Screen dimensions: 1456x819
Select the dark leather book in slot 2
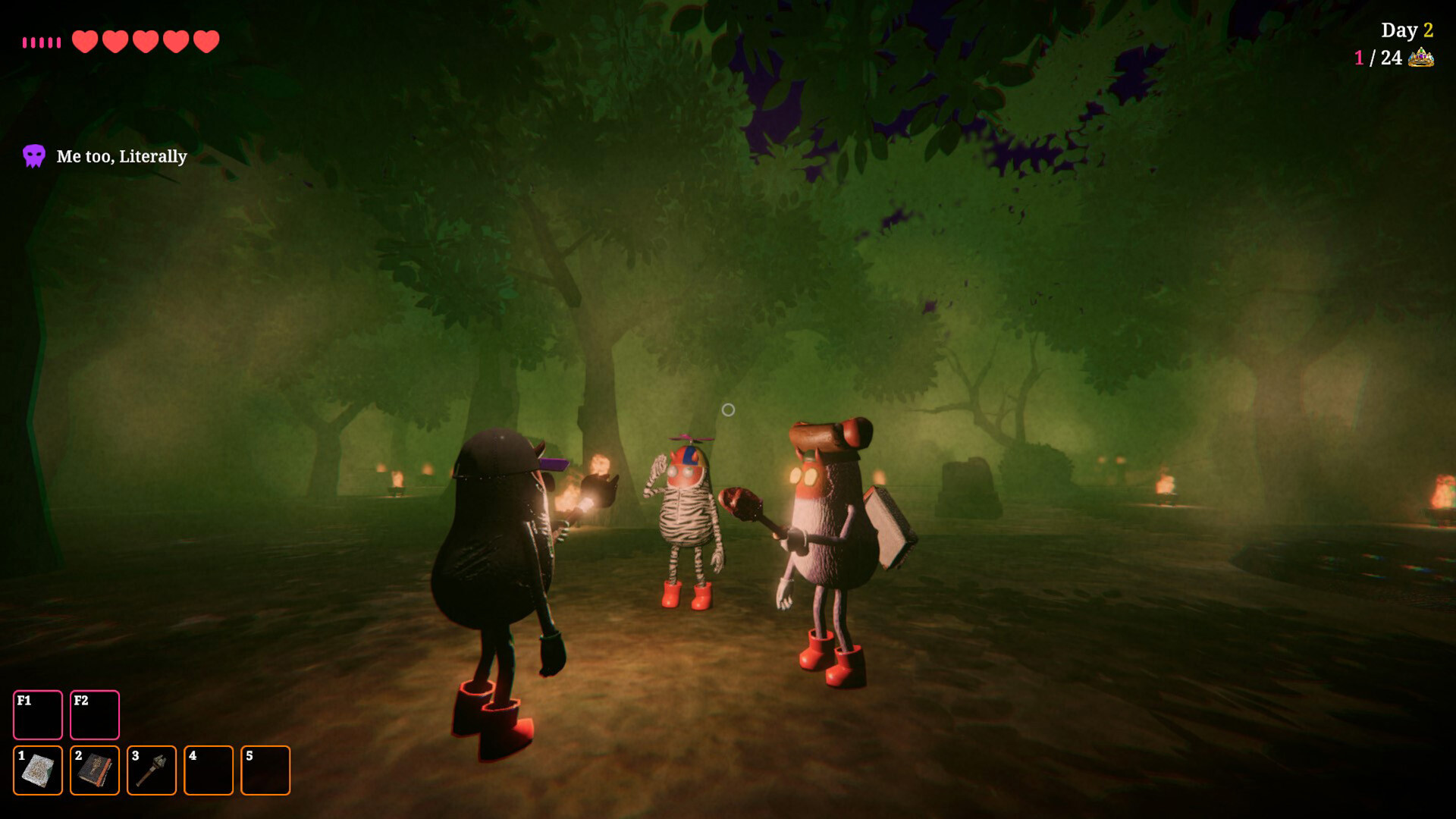tap(95, 770)
